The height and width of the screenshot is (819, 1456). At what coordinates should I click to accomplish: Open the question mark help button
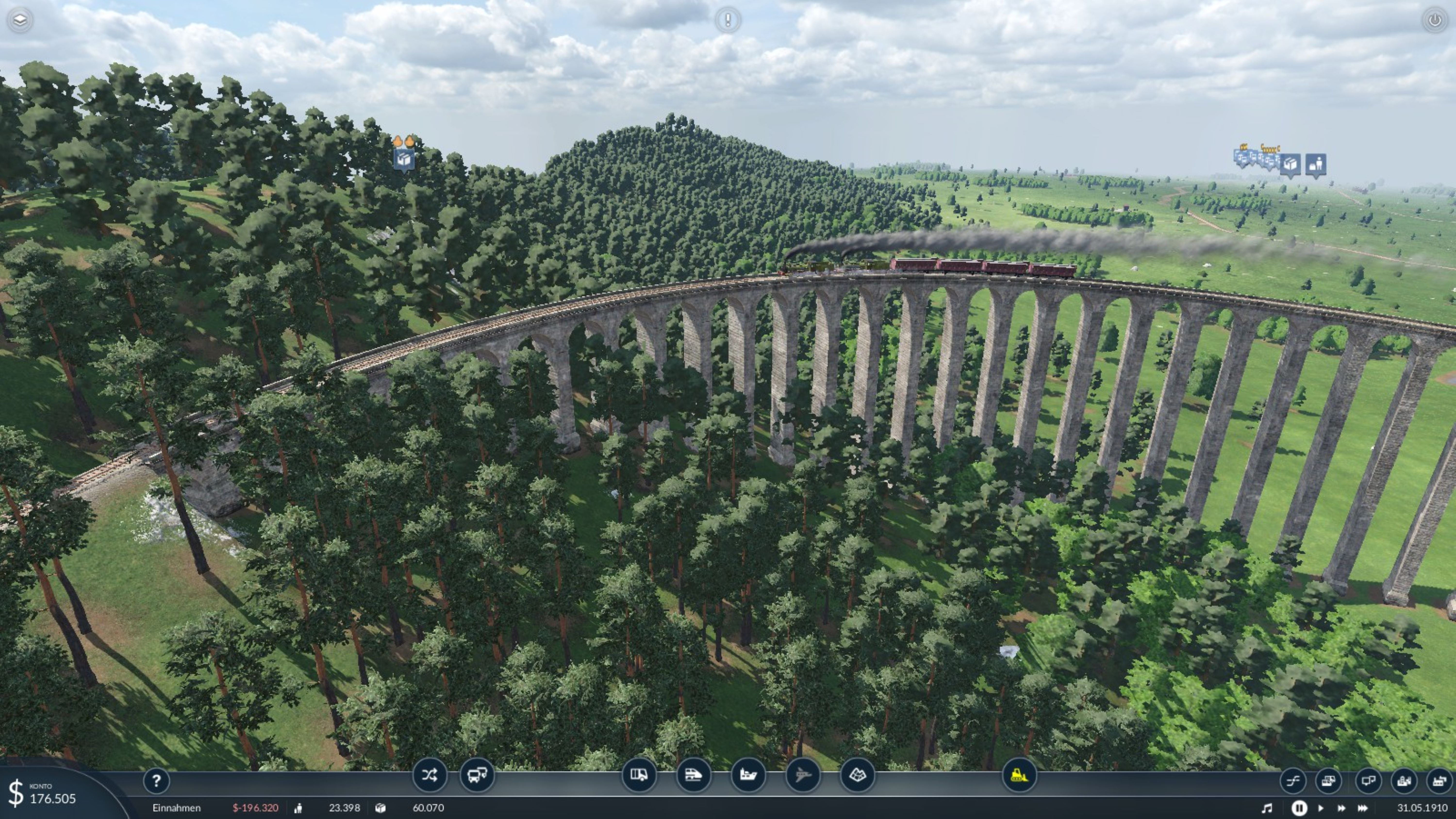coord(157,781)
